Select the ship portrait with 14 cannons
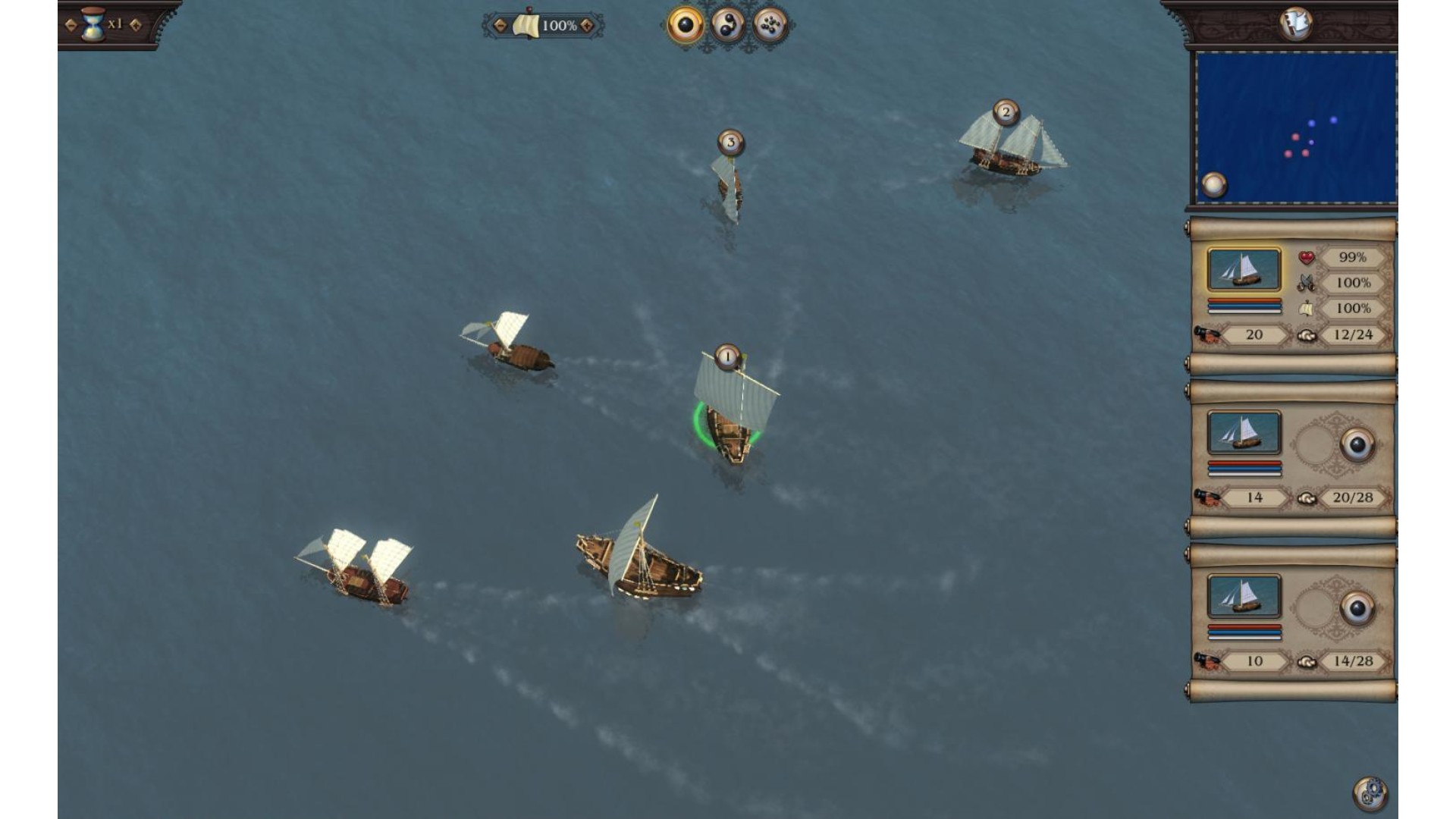Screen dimensions: 1456x819 1244,433
